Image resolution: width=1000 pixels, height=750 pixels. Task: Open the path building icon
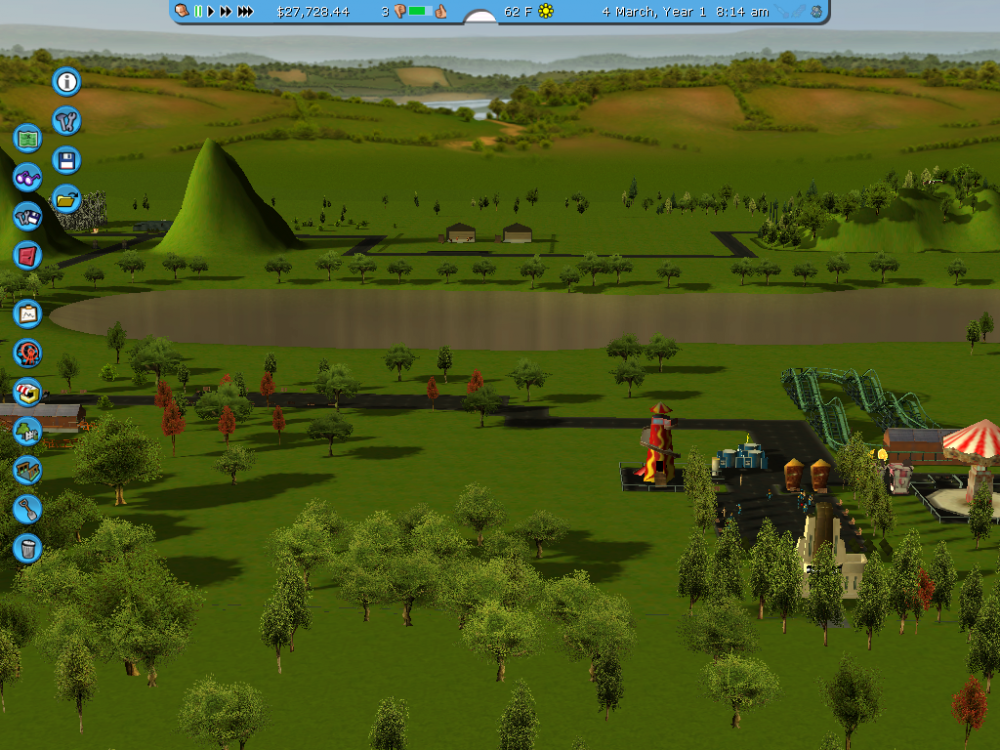(27, 470)
